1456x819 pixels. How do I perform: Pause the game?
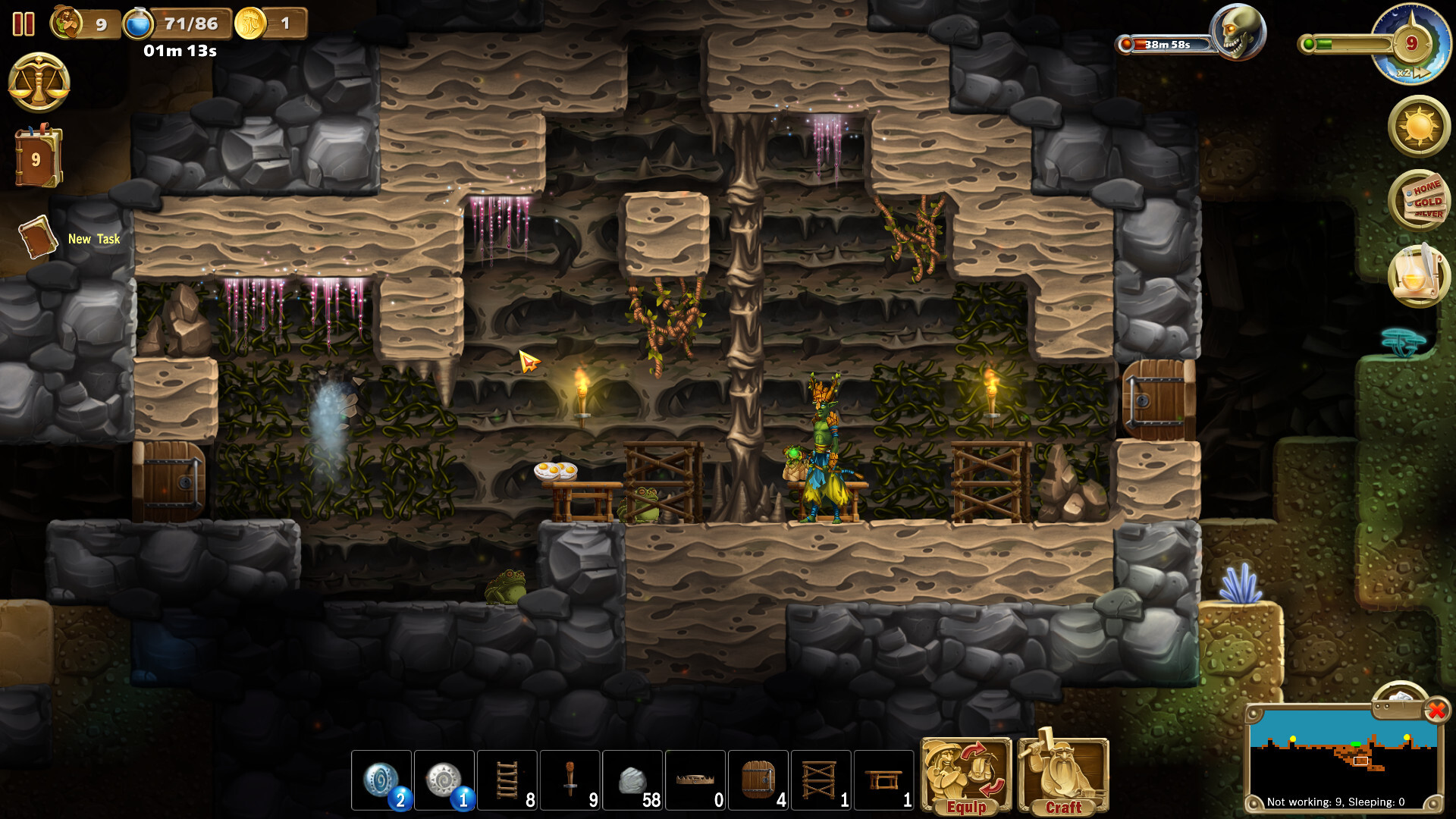[x=23, y=24]
